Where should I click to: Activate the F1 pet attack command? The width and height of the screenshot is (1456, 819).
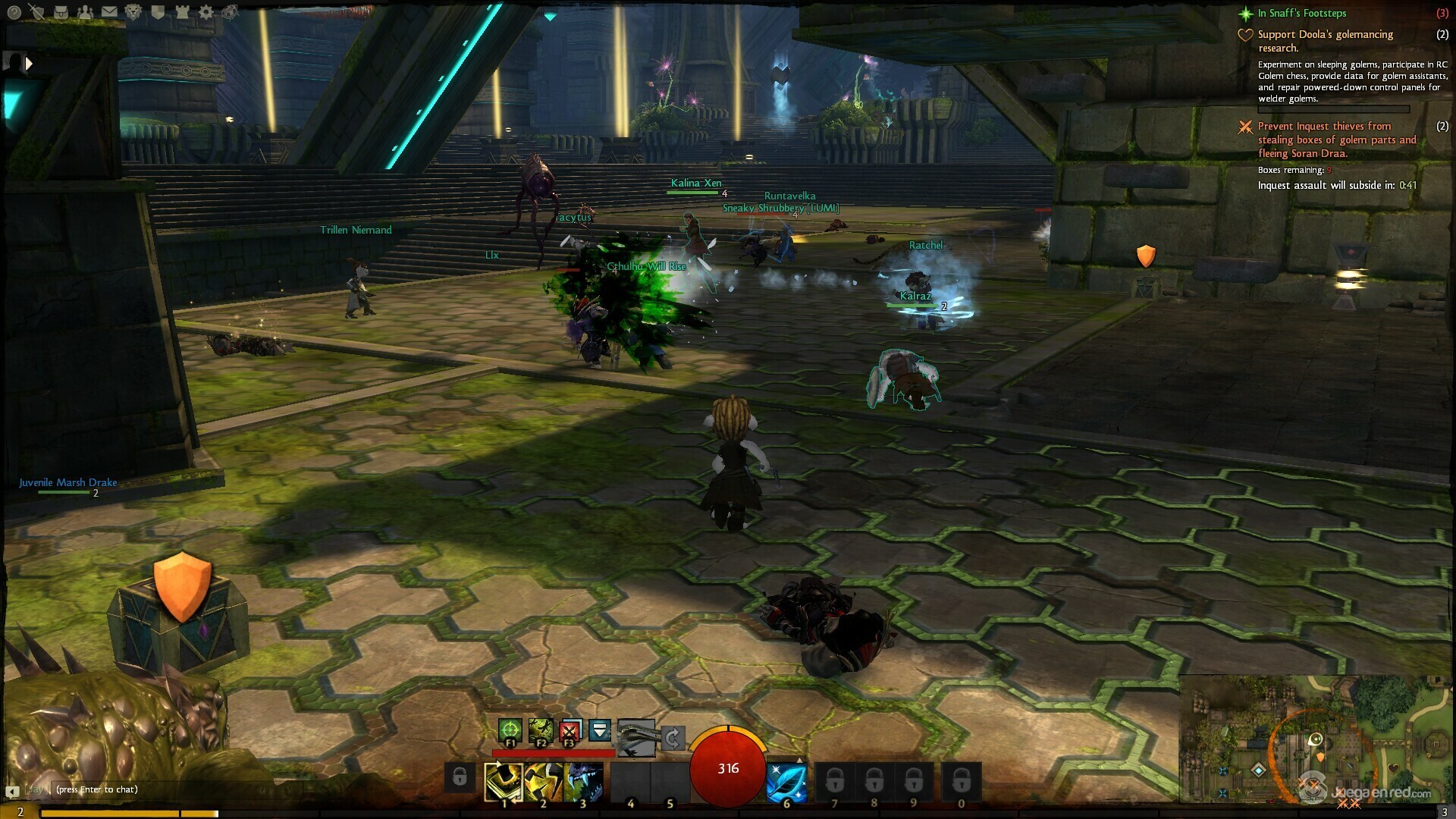coord(510,731)
